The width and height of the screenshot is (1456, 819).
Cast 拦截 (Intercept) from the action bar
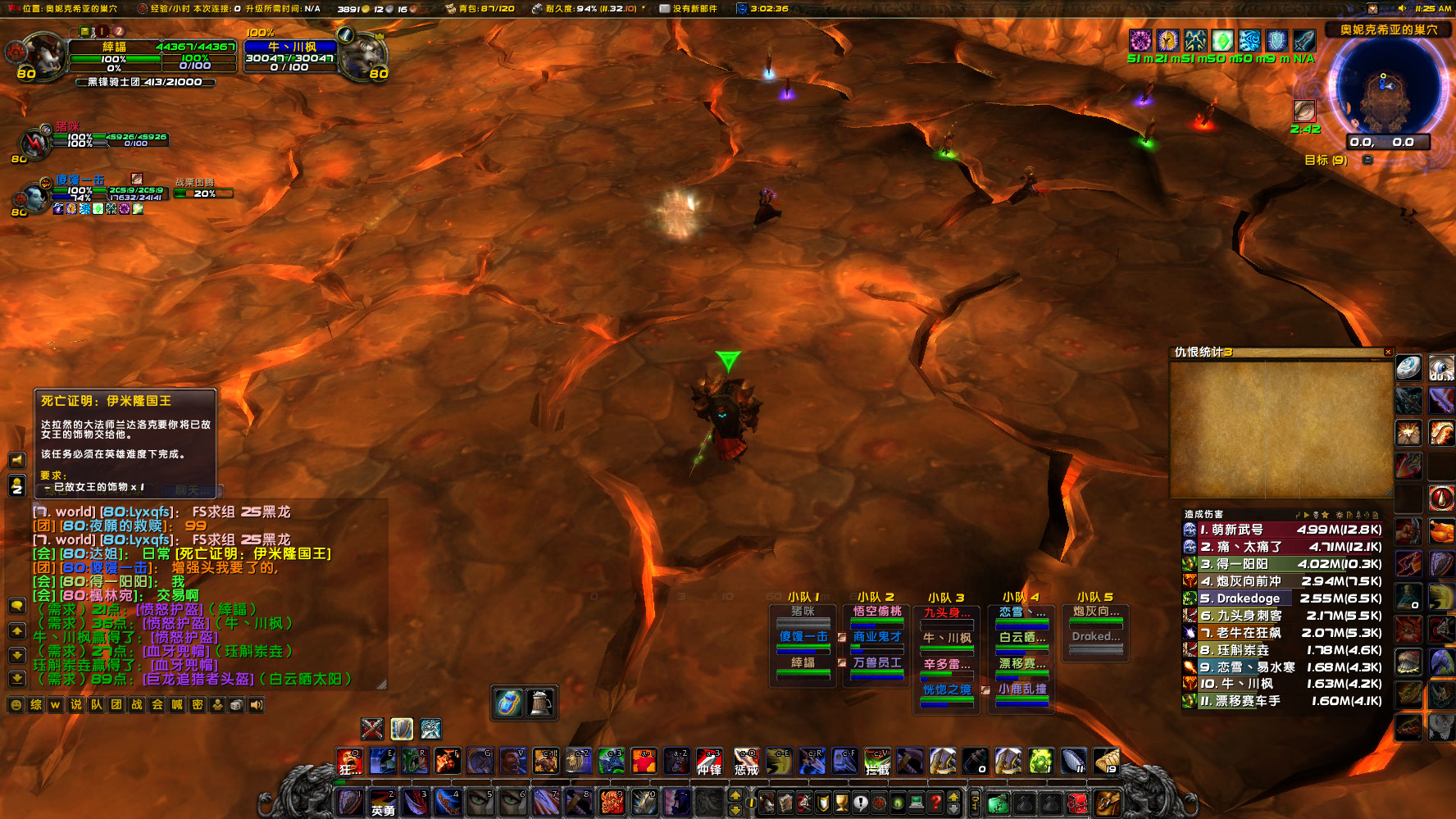(877, 762)
